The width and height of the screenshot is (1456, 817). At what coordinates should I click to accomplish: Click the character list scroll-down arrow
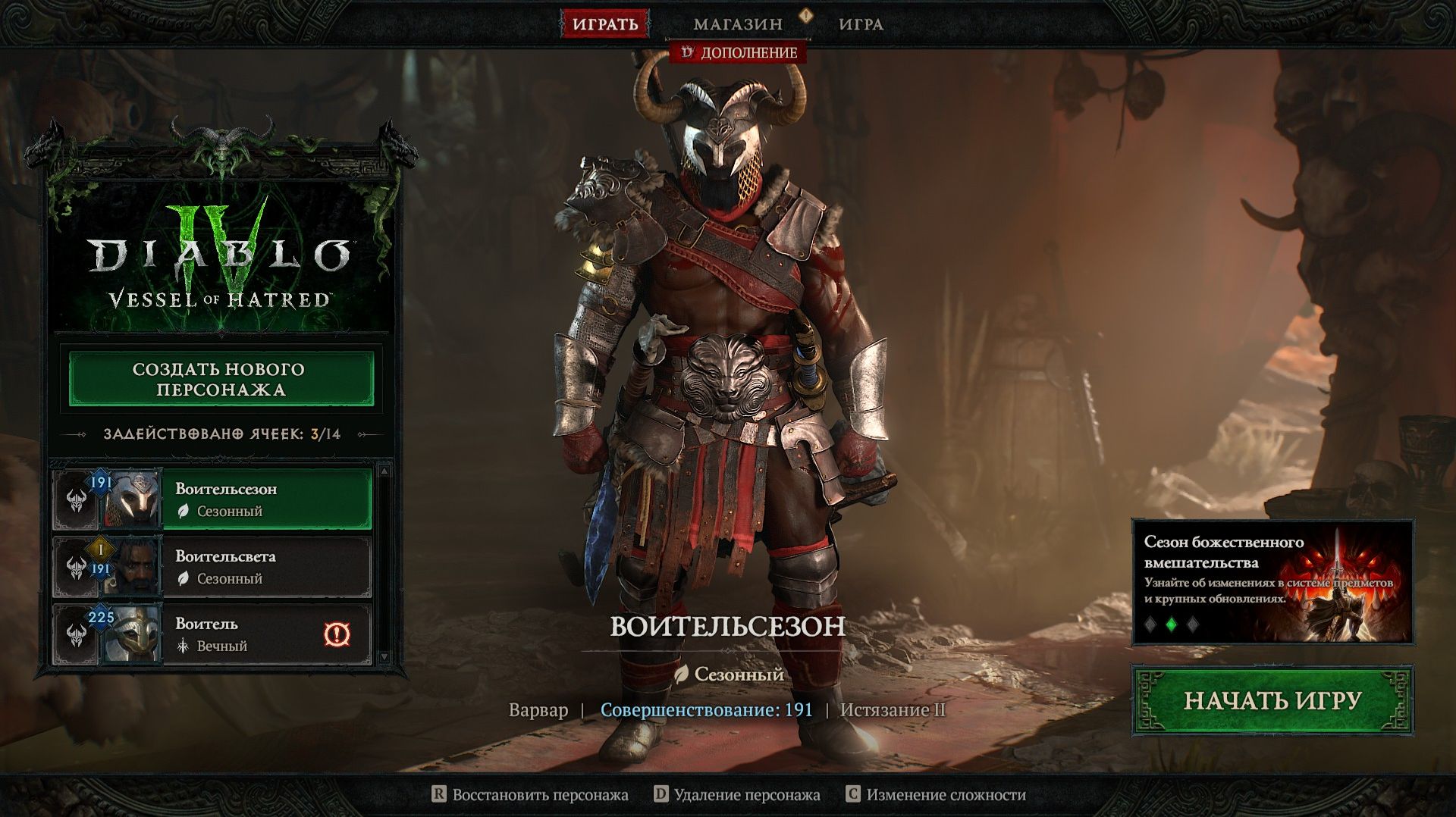(384, 657)
